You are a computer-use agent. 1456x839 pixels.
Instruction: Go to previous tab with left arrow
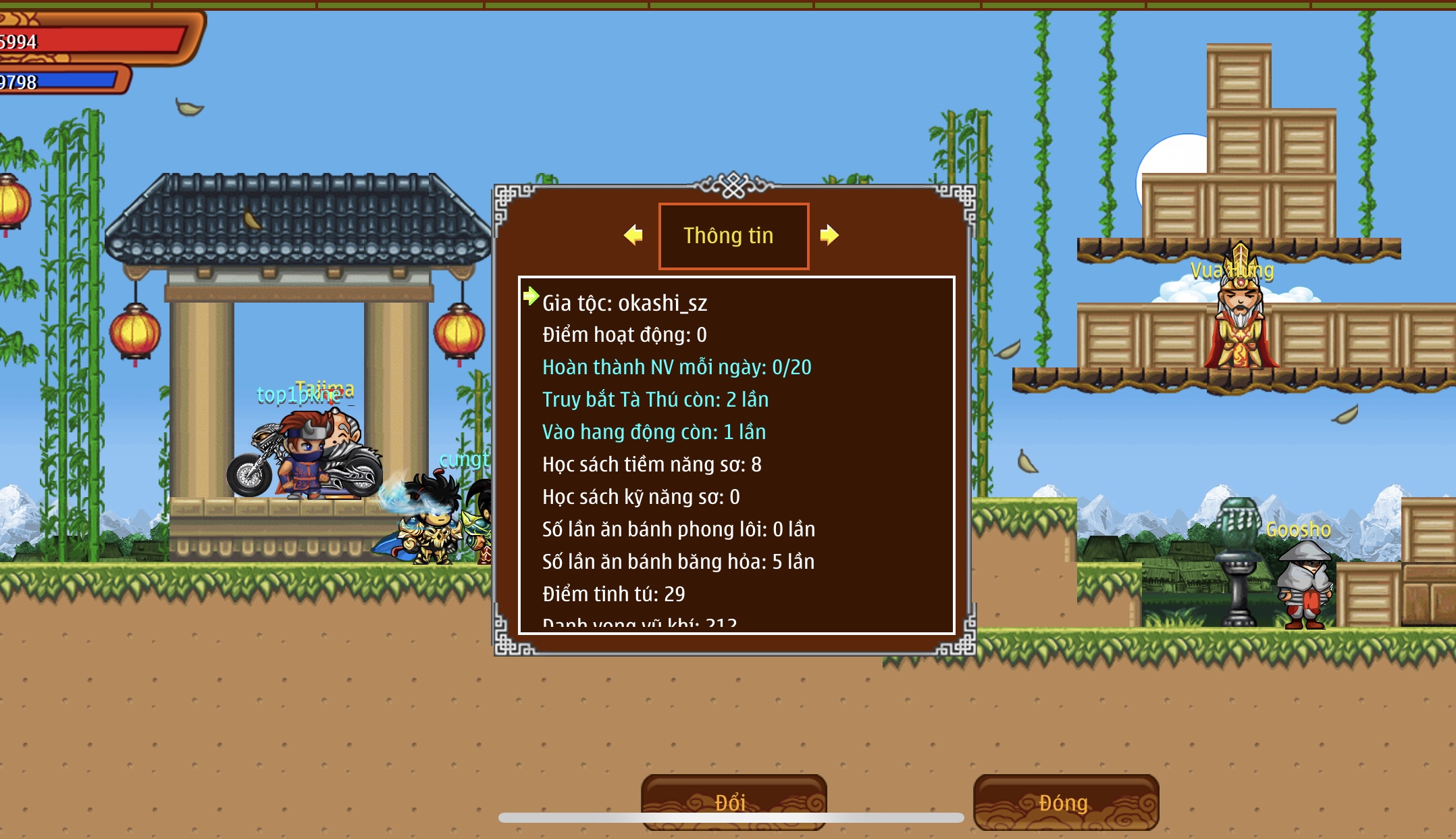pyautogui.click(x=633, y=235)
